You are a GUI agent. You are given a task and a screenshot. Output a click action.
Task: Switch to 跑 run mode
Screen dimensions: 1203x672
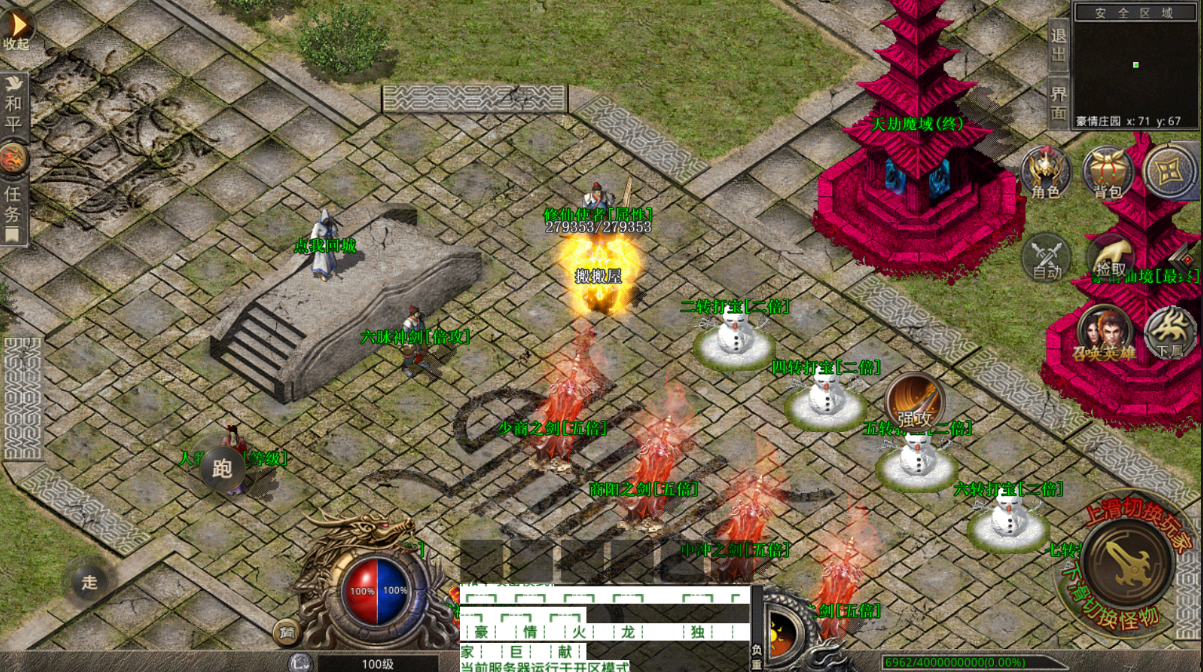point(222,469)
